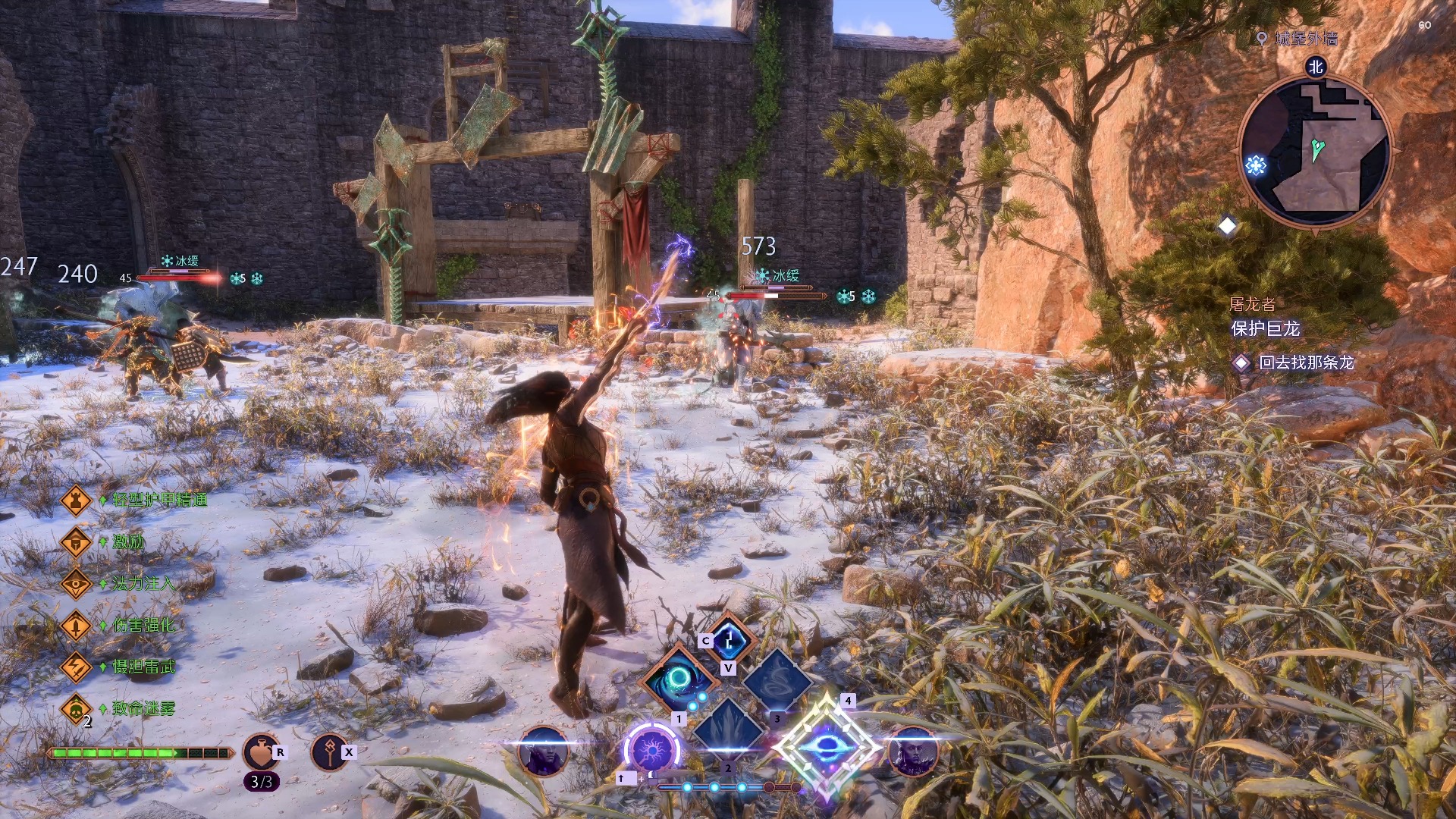Image resolution: width=1456 pixels, height=819 pixels.
Task: Inspect the 法力注入 eye buff icon
Action: [76, 583]
